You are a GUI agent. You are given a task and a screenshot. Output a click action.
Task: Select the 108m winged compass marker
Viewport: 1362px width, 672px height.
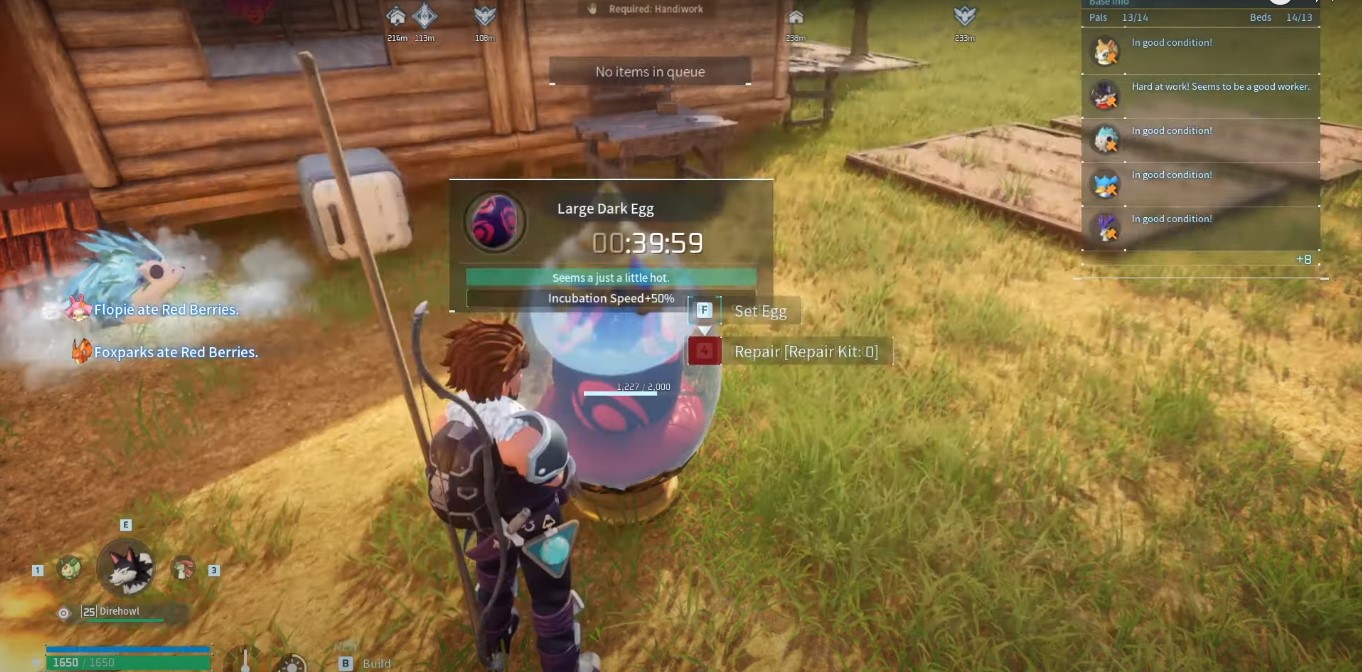click(485, 16)
